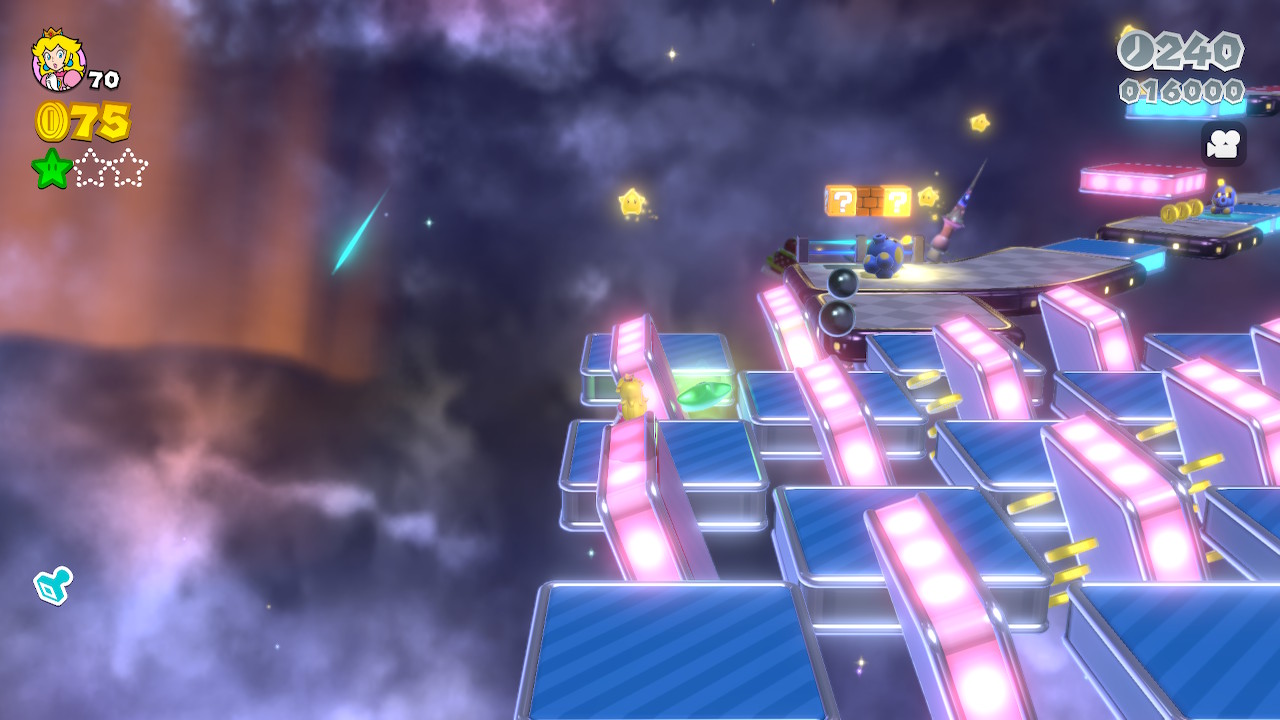Image resolution: width=1280 pixels, height=720 pixels.
Task: Select the stamp collectible icon
Action: click(x=53, y=585)
